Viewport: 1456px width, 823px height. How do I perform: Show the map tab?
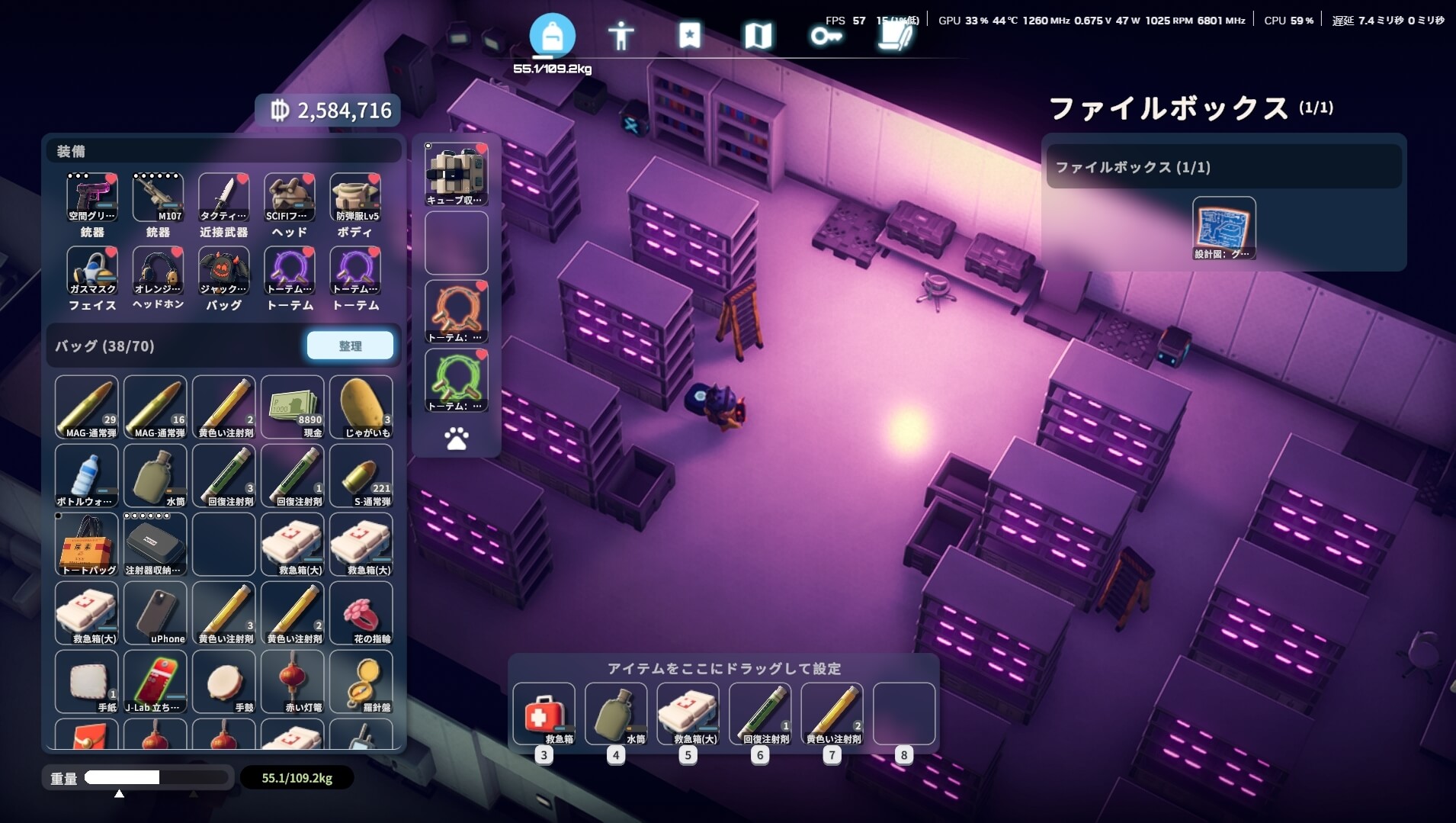[x=758, y=35]
